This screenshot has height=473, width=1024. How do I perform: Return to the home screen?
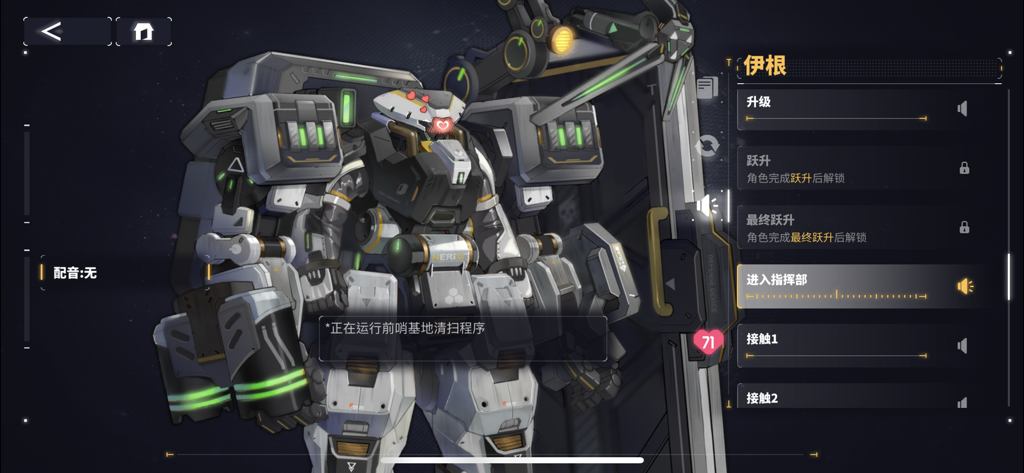[143, 31]
